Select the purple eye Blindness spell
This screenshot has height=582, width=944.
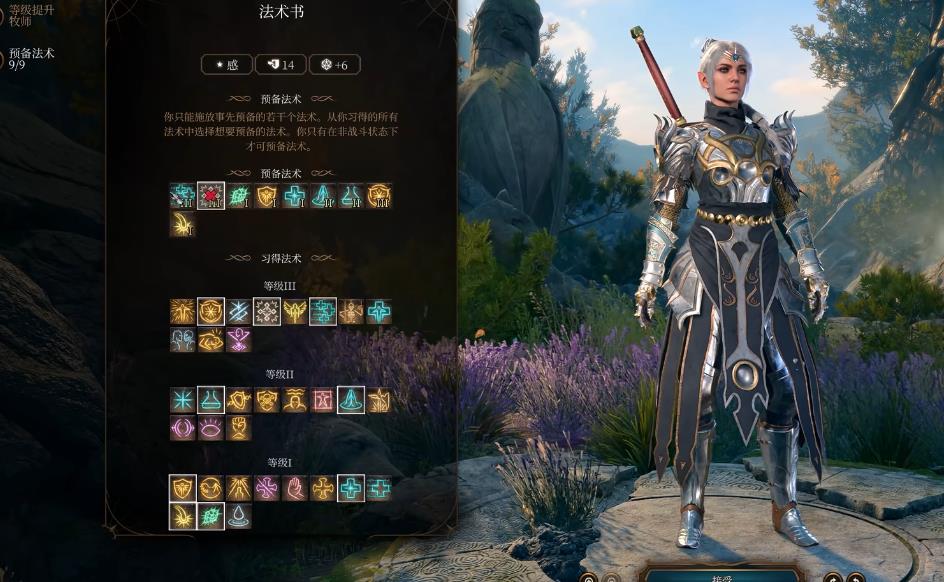(x=210, y=428)
